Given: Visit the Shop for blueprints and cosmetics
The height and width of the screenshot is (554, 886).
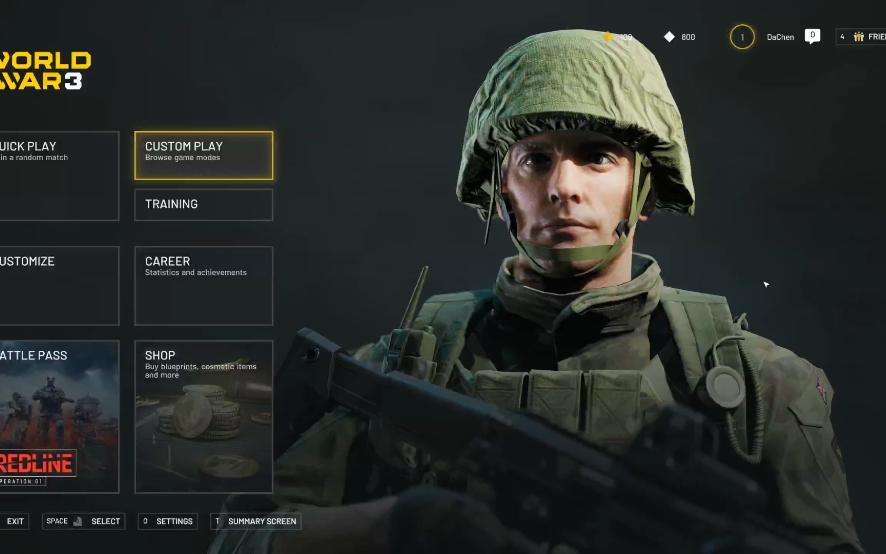Looking at the screenshot, I should point(203,416).
